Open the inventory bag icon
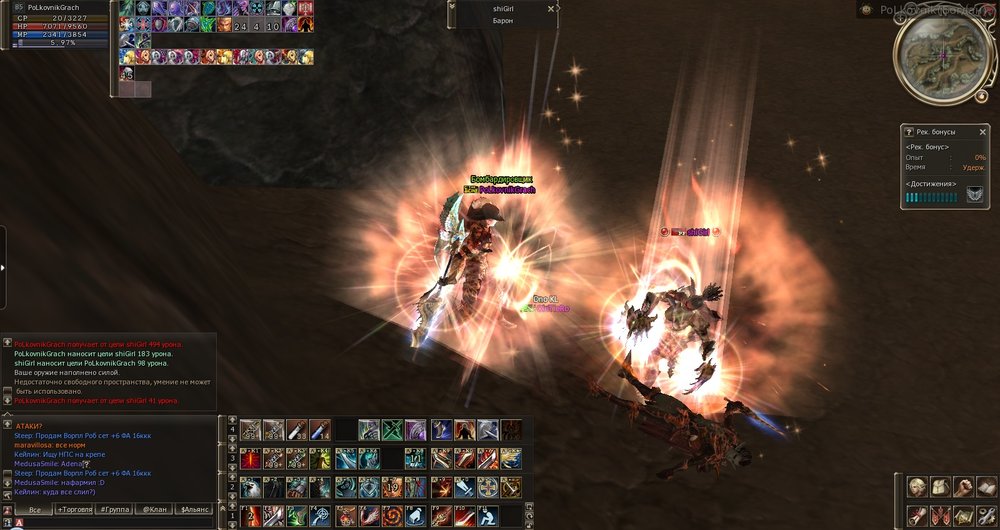The image size is (1000, 530). click(940, 487)
